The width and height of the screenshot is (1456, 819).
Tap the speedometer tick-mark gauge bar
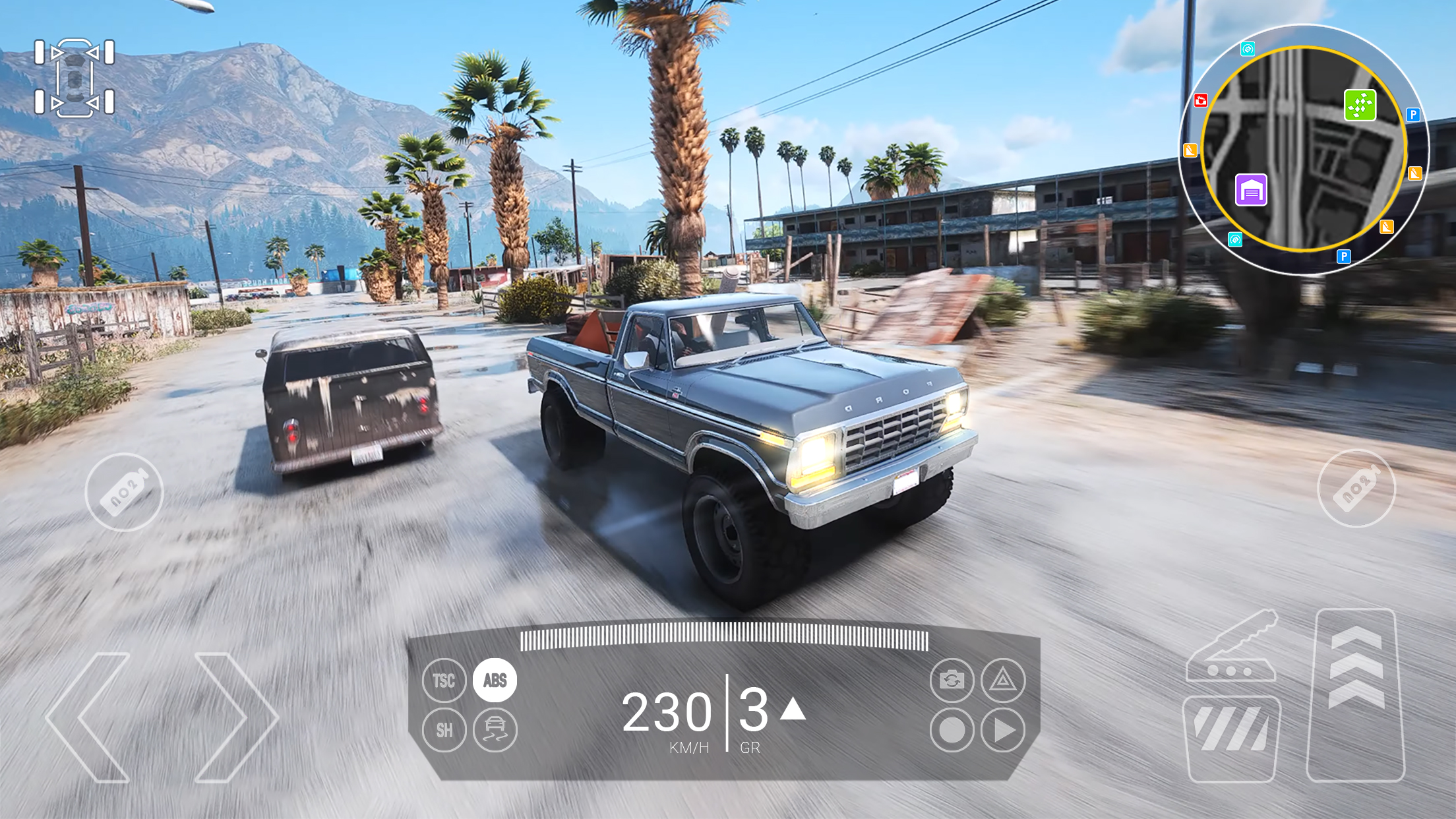pyautogui.click(x=725, y=640)
